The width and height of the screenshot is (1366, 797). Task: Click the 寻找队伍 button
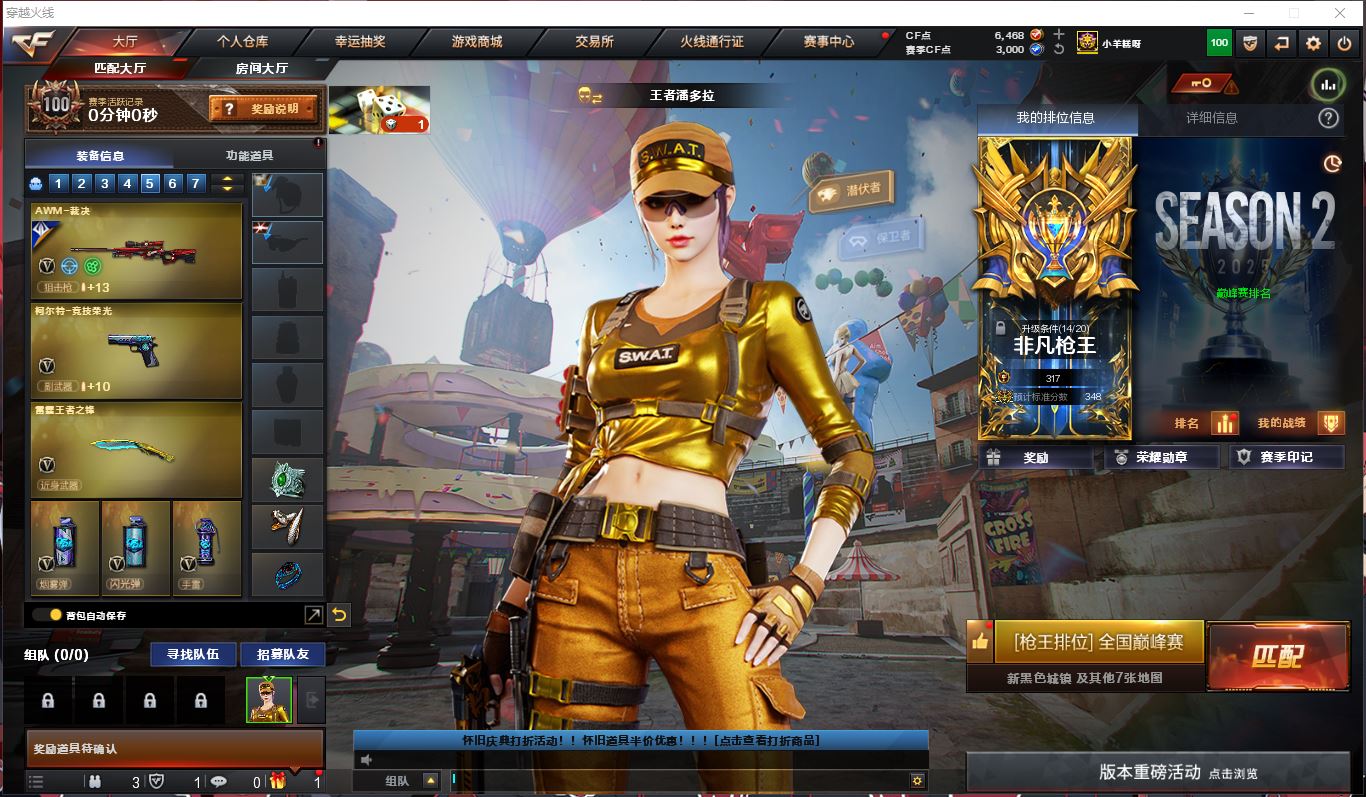pyautogui.click(x=193, y=654)
